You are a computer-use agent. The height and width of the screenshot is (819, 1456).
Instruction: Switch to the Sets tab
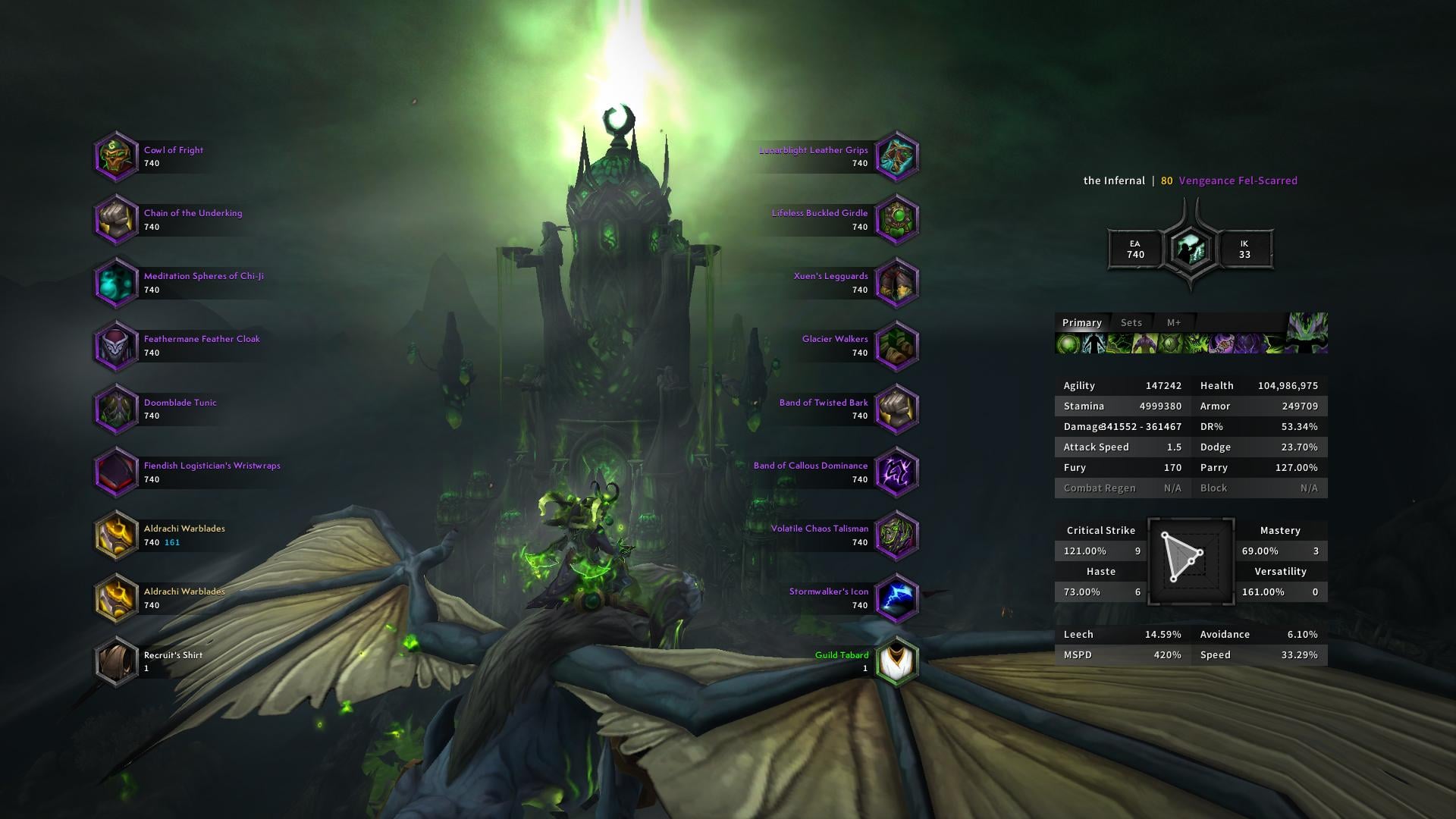1131,322
